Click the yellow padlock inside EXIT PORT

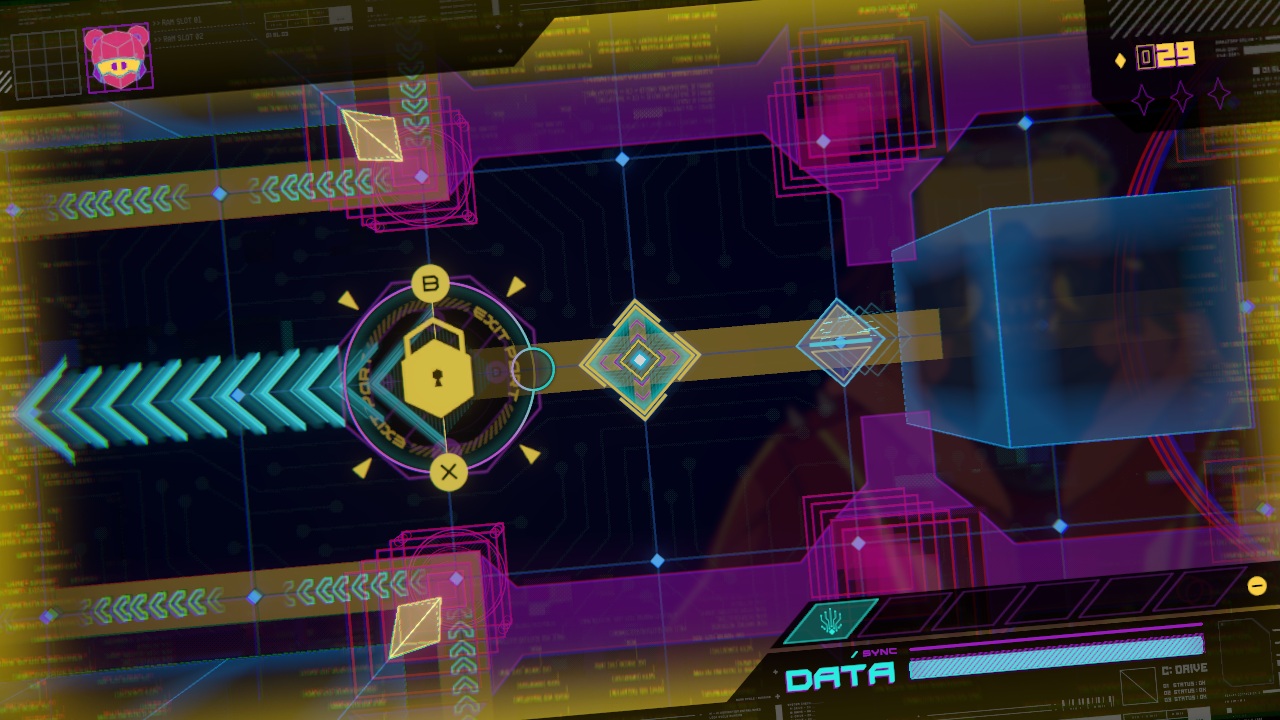click(x=438, y=372)
